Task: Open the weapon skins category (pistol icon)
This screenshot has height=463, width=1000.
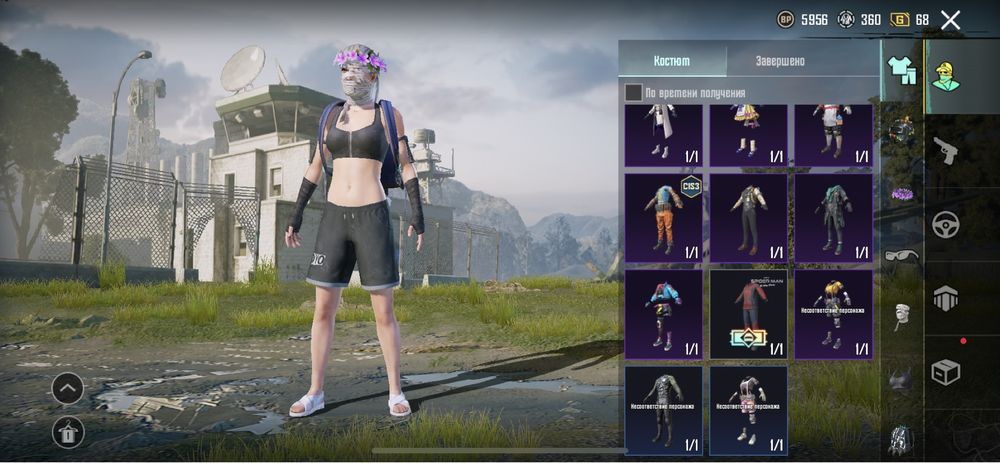Action: click(945, 150)
